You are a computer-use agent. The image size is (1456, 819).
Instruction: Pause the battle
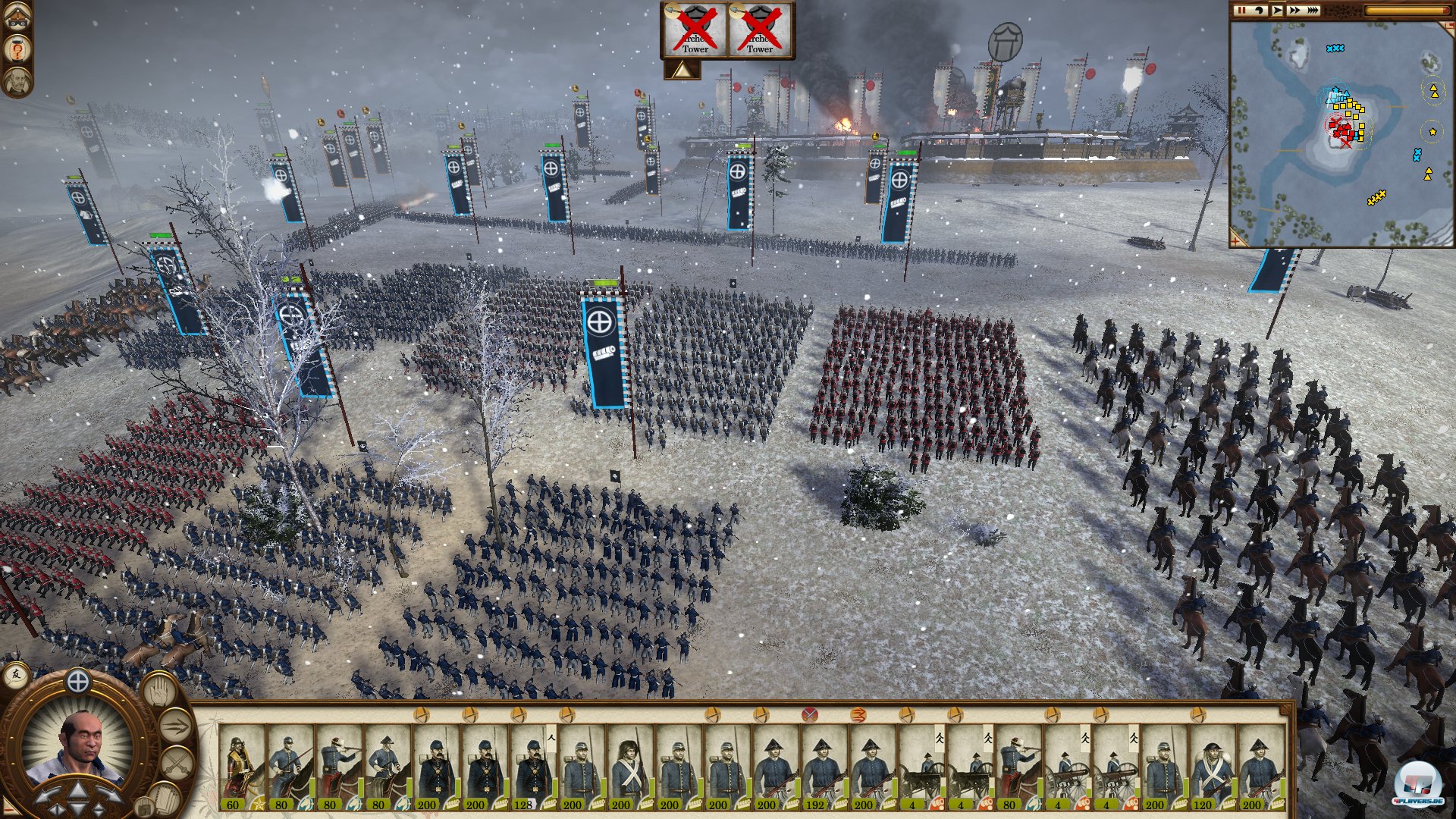1241,11
